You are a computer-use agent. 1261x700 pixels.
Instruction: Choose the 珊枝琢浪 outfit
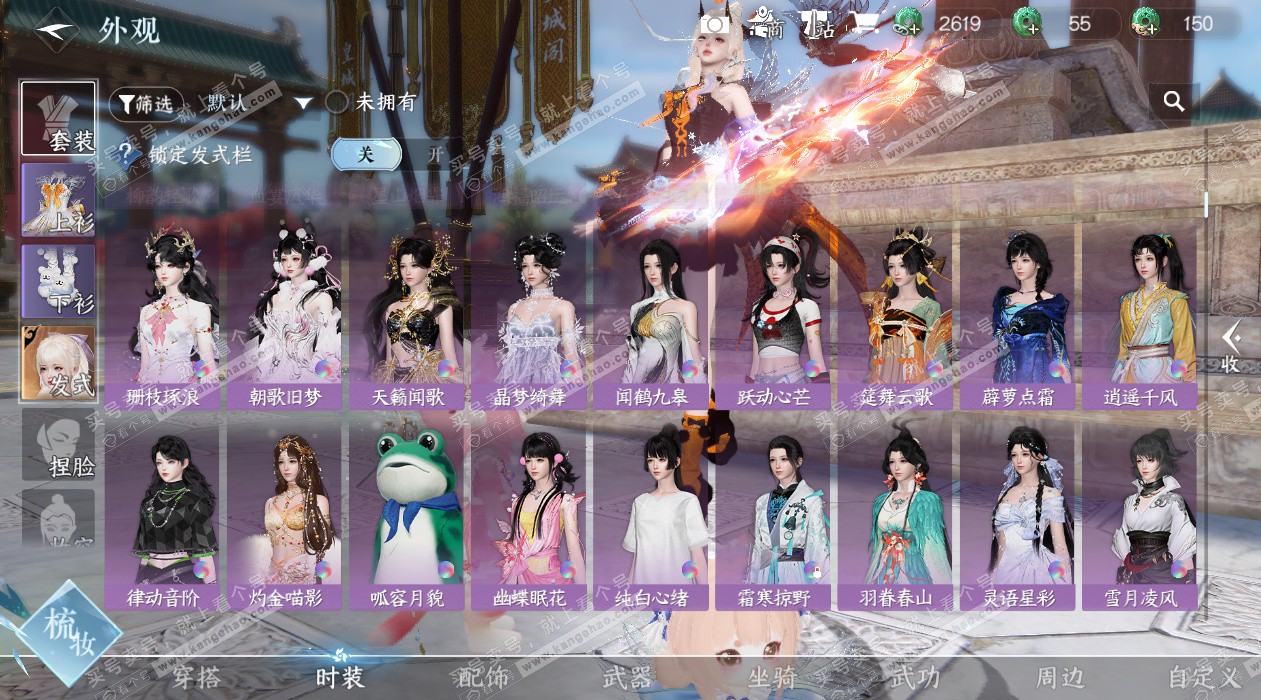(x=162, y=315)
